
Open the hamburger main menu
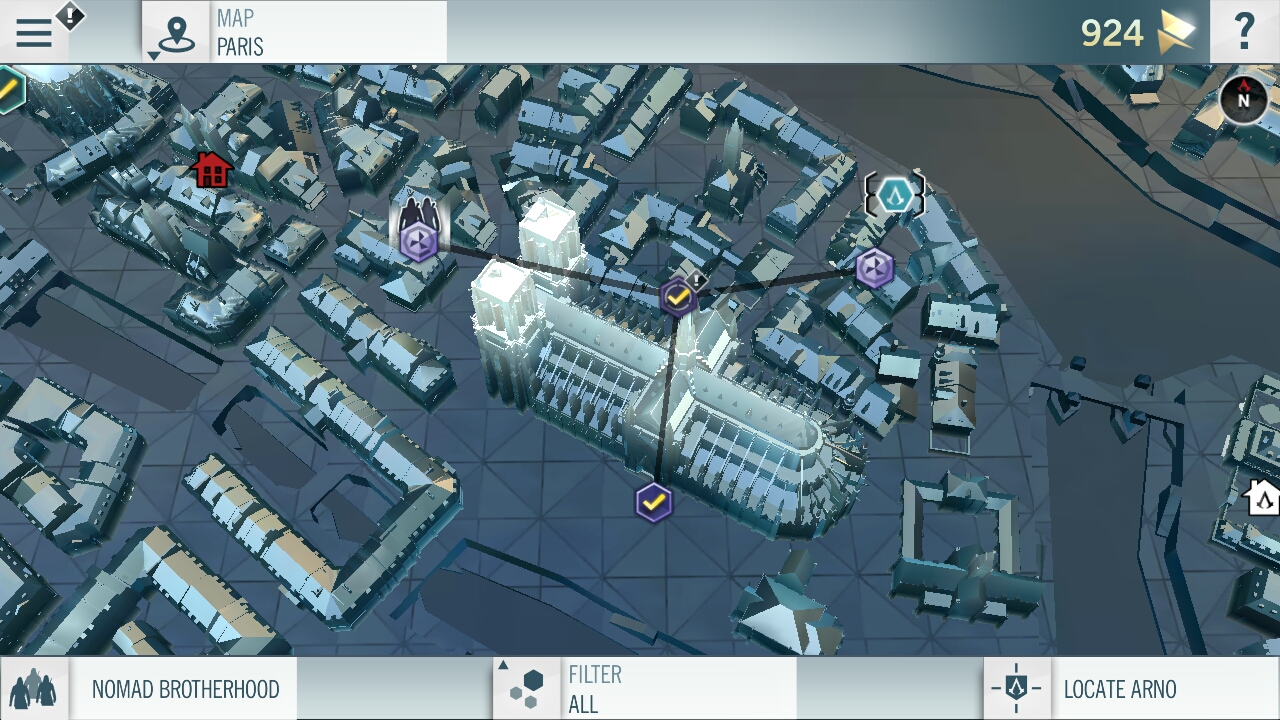[x=34, y=33]
